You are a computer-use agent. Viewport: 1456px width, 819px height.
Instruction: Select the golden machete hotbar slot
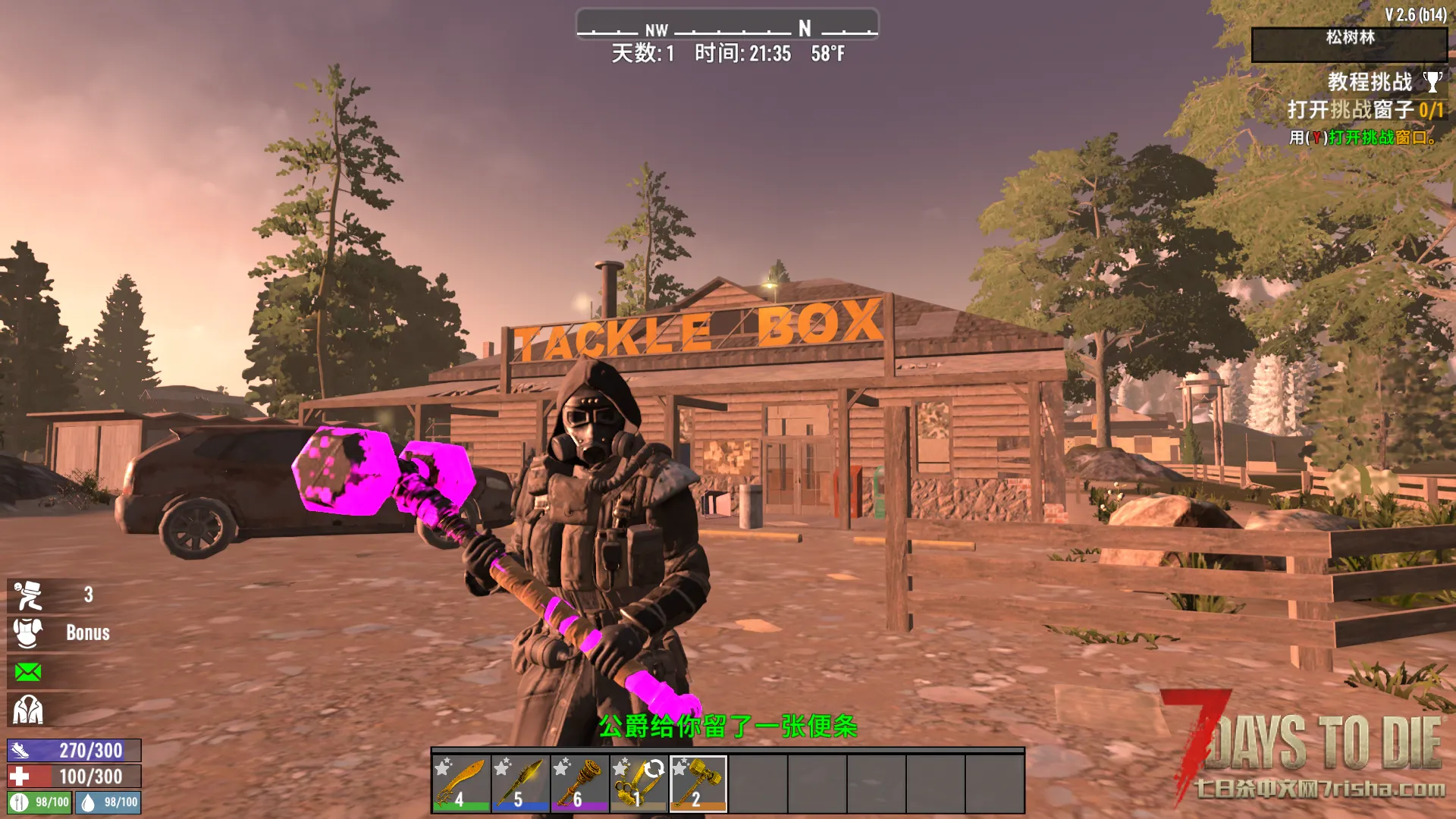tap(461, 783)
